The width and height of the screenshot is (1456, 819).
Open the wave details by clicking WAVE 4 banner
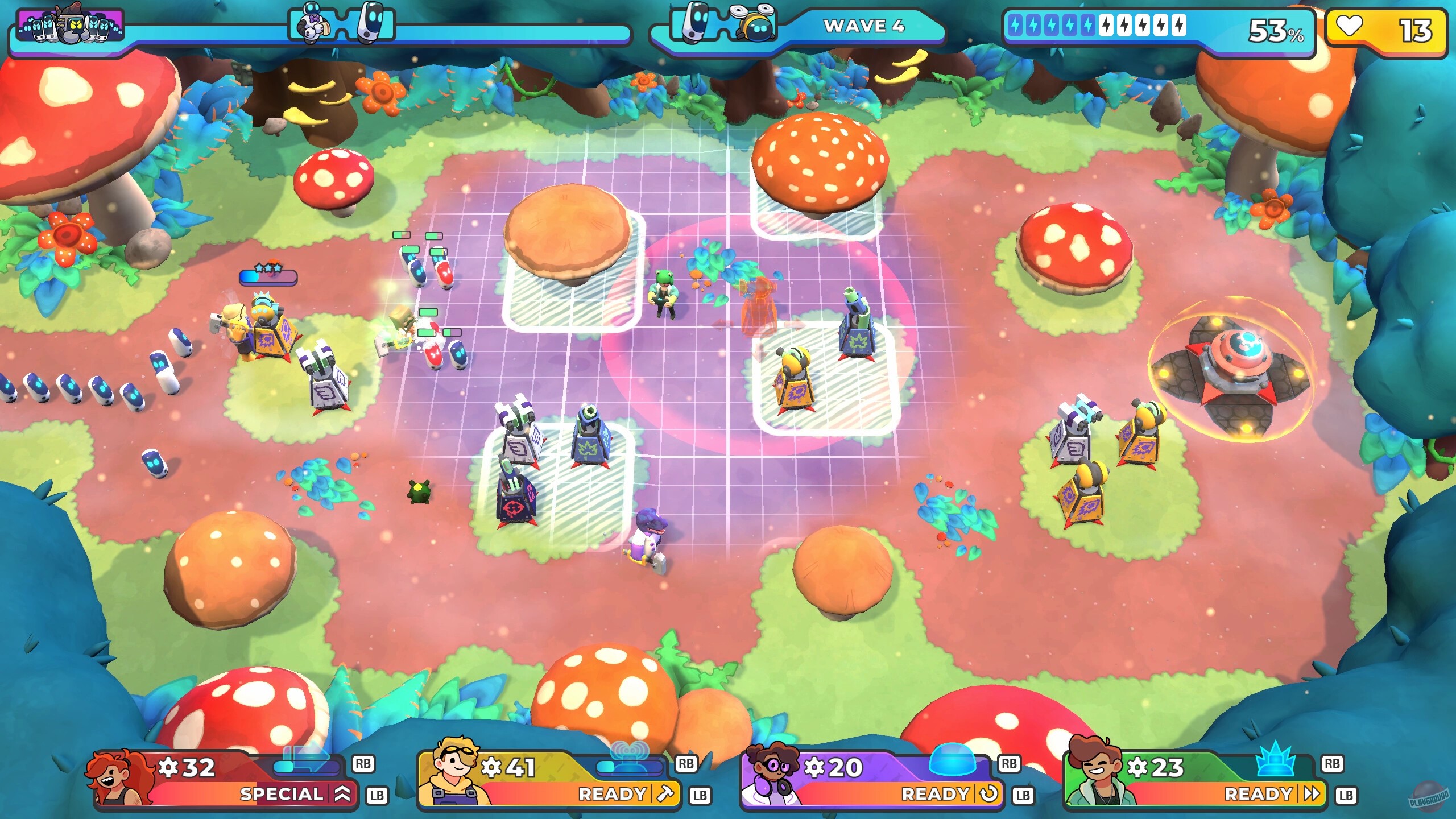[864, 27]
